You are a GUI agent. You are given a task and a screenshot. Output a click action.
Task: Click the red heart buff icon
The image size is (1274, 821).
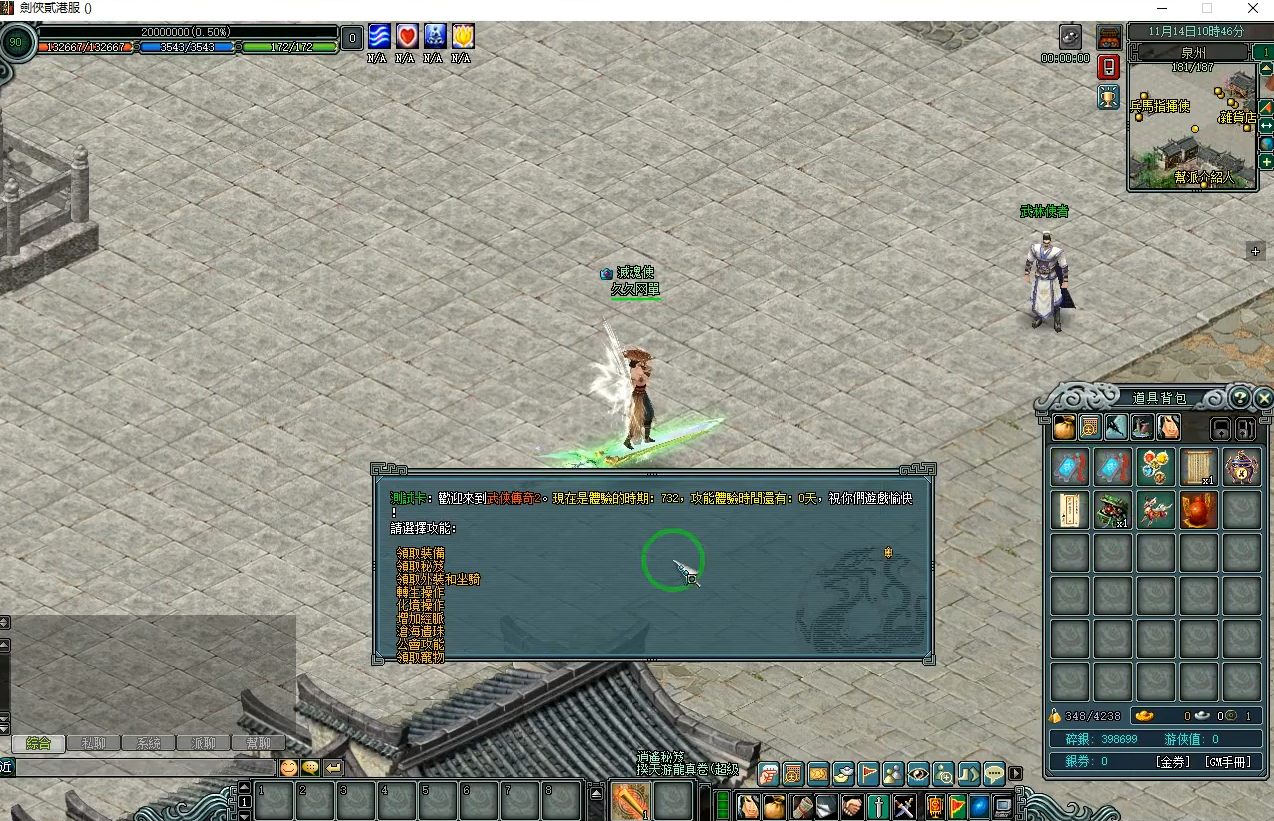[x=406, y=37]
